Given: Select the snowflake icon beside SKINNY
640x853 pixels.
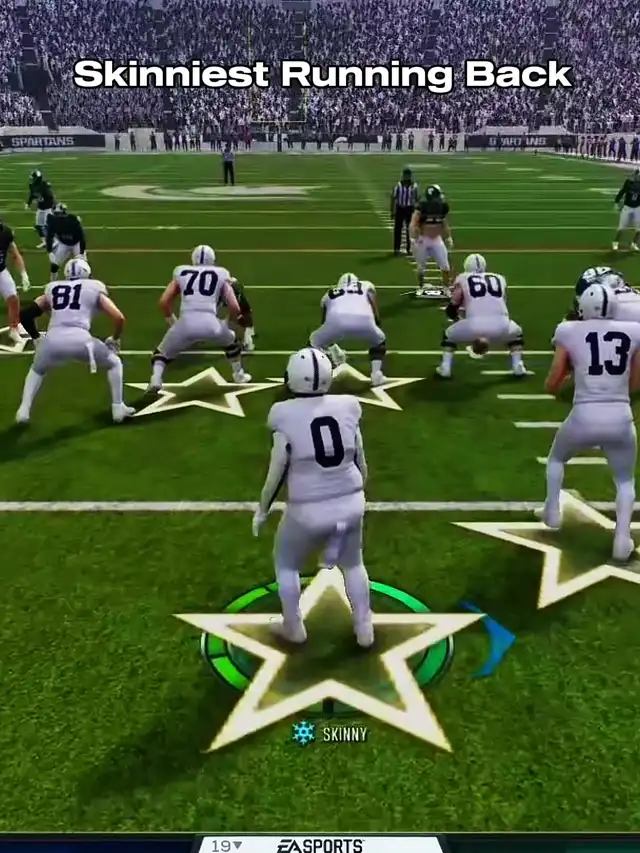Looking at the screenshot, I should click(x=303, y=733).
